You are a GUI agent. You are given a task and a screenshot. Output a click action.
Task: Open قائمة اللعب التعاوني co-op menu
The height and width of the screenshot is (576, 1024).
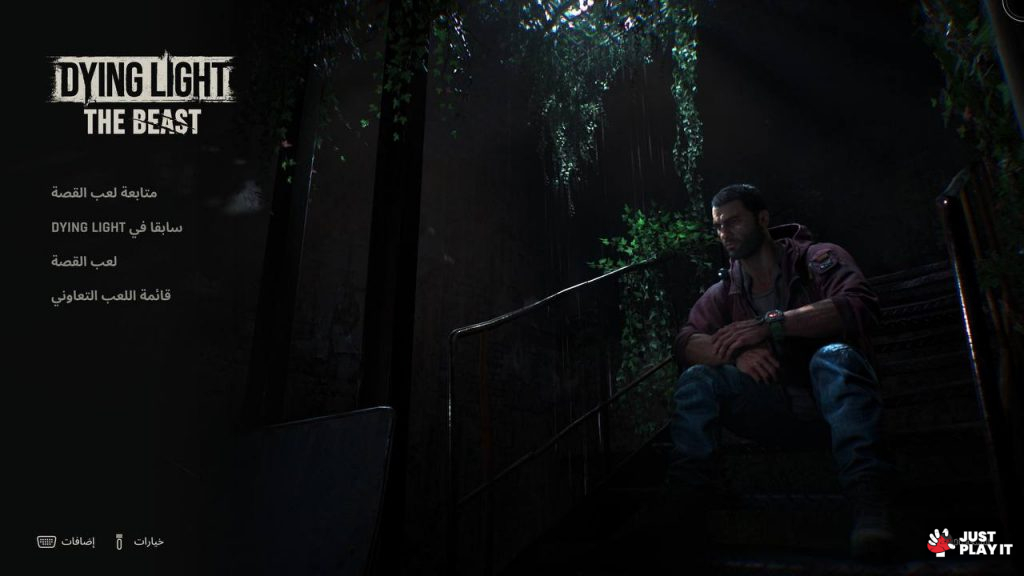(111, 296)
